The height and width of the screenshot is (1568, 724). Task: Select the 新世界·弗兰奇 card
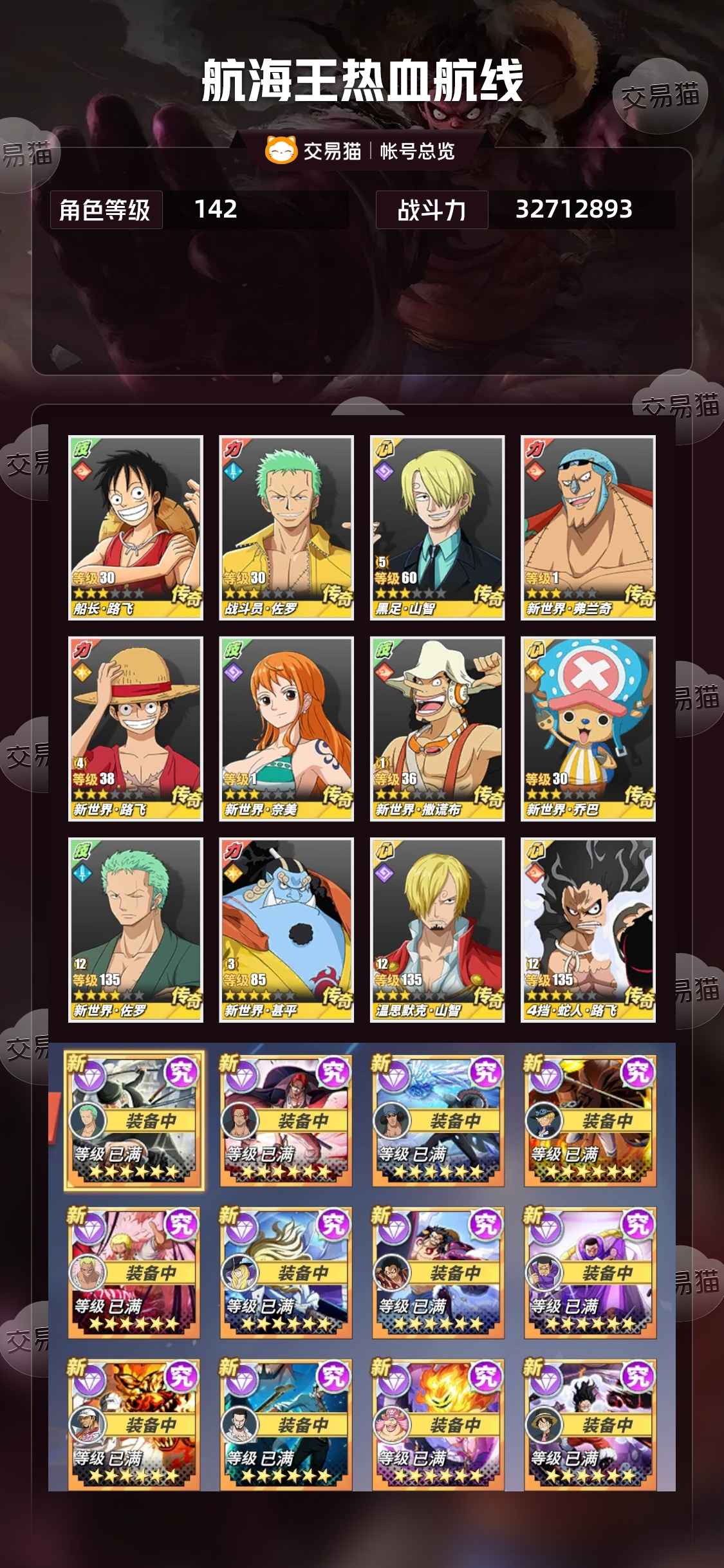[x=588, y=527]
